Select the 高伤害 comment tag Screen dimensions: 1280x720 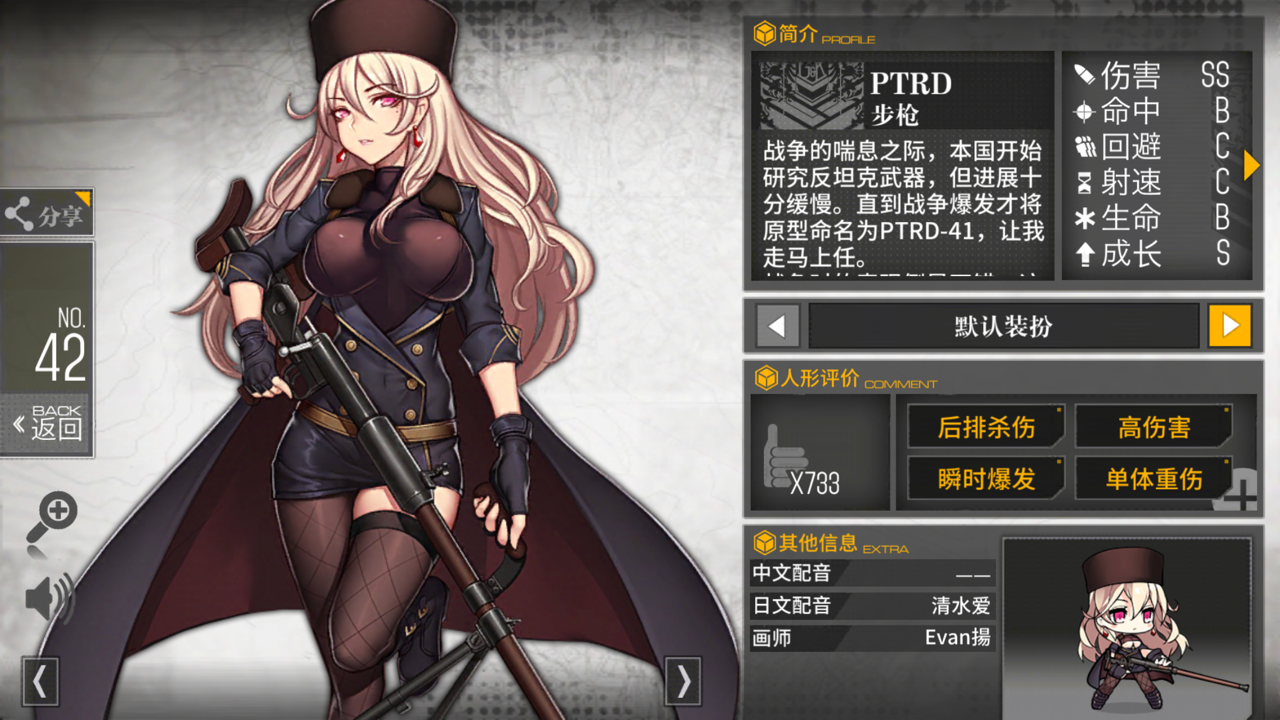pyautogui.click(x=1154, y=428)
